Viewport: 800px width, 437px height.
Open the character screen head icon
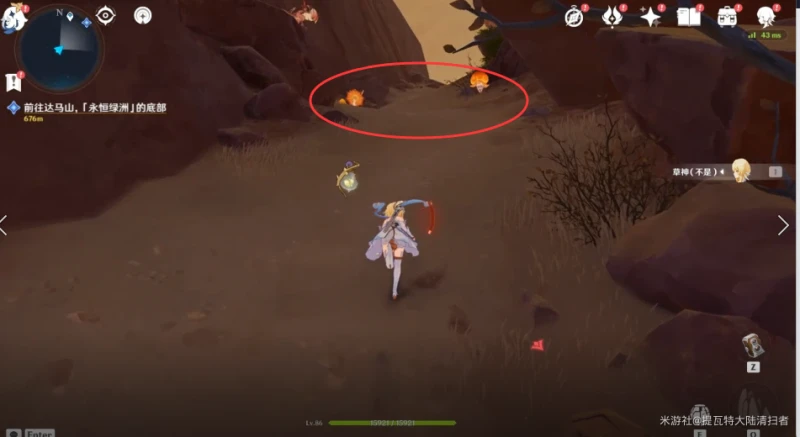(766, 16)
